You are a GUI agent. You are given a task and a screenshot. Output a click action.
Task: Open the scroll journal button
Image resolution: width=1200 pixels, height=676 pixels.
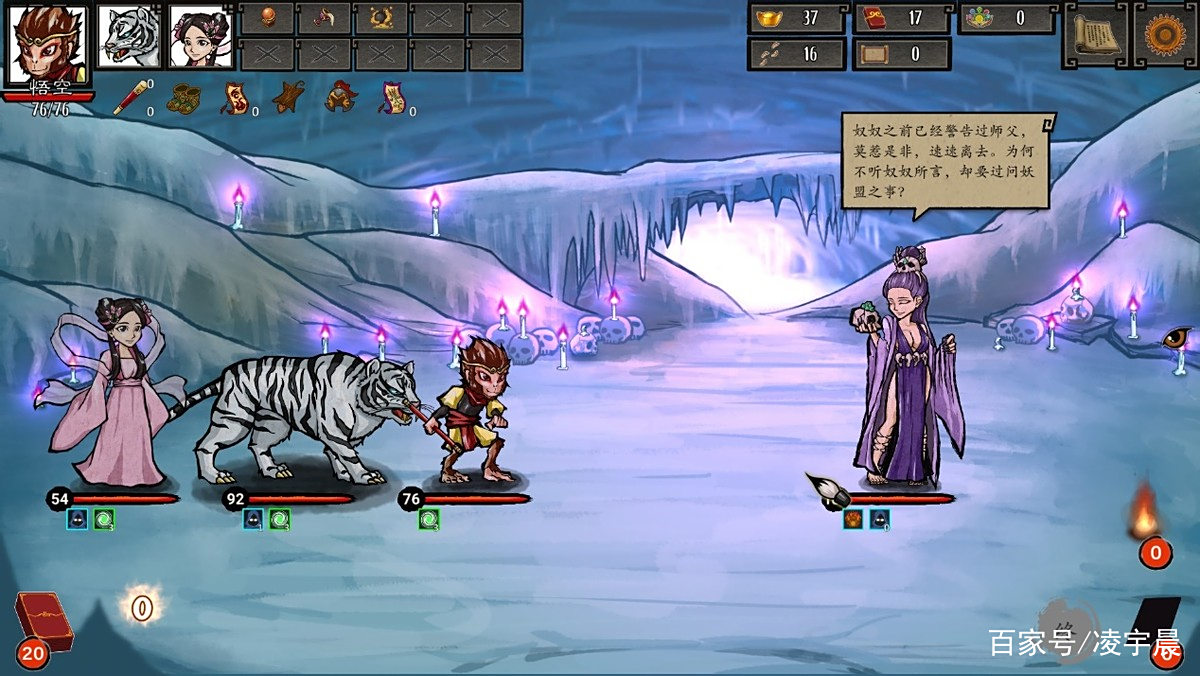click(x=1093, y=34)
